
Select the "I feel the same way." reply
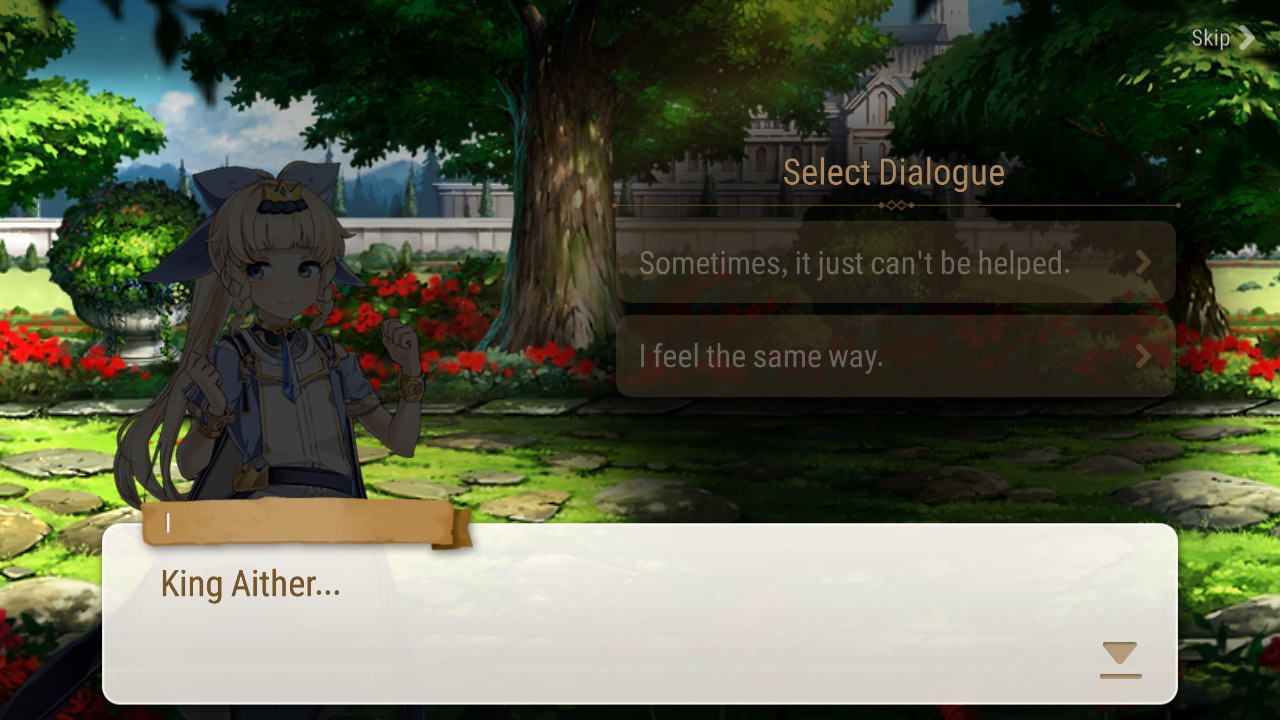(x=895, y=357)
